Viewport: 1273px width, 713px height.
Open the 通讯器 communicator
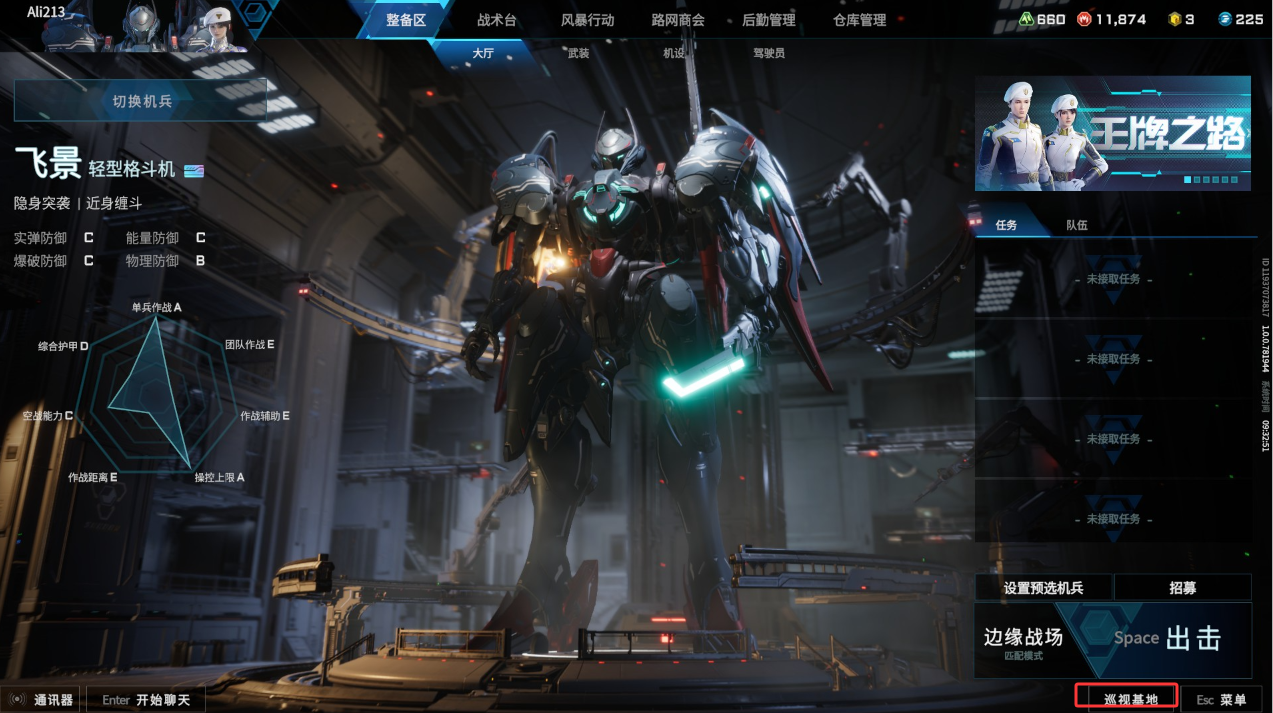tap(43, 699)
